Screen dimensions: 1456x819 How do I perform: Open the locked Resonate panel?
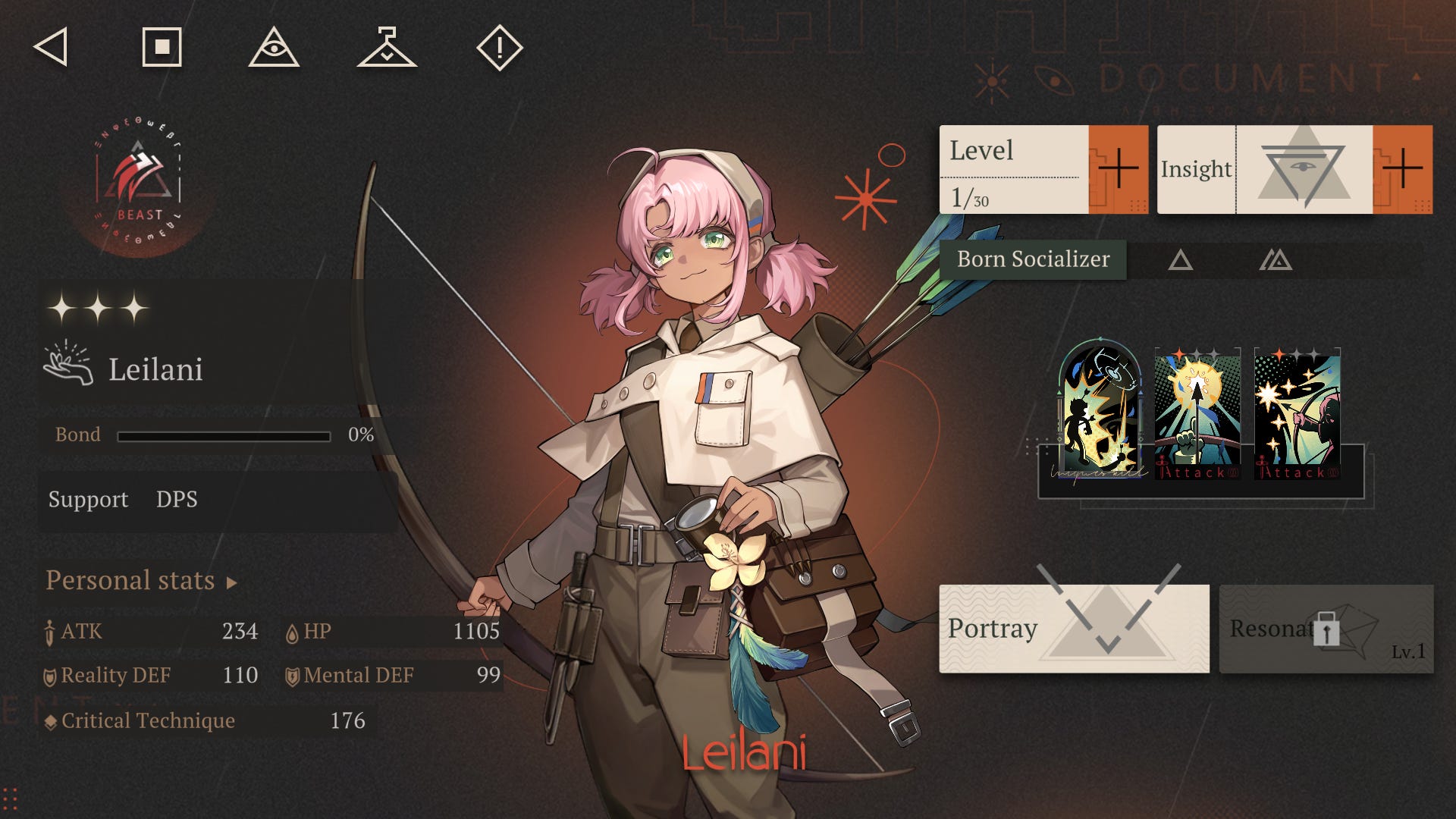click(1326, 629)
